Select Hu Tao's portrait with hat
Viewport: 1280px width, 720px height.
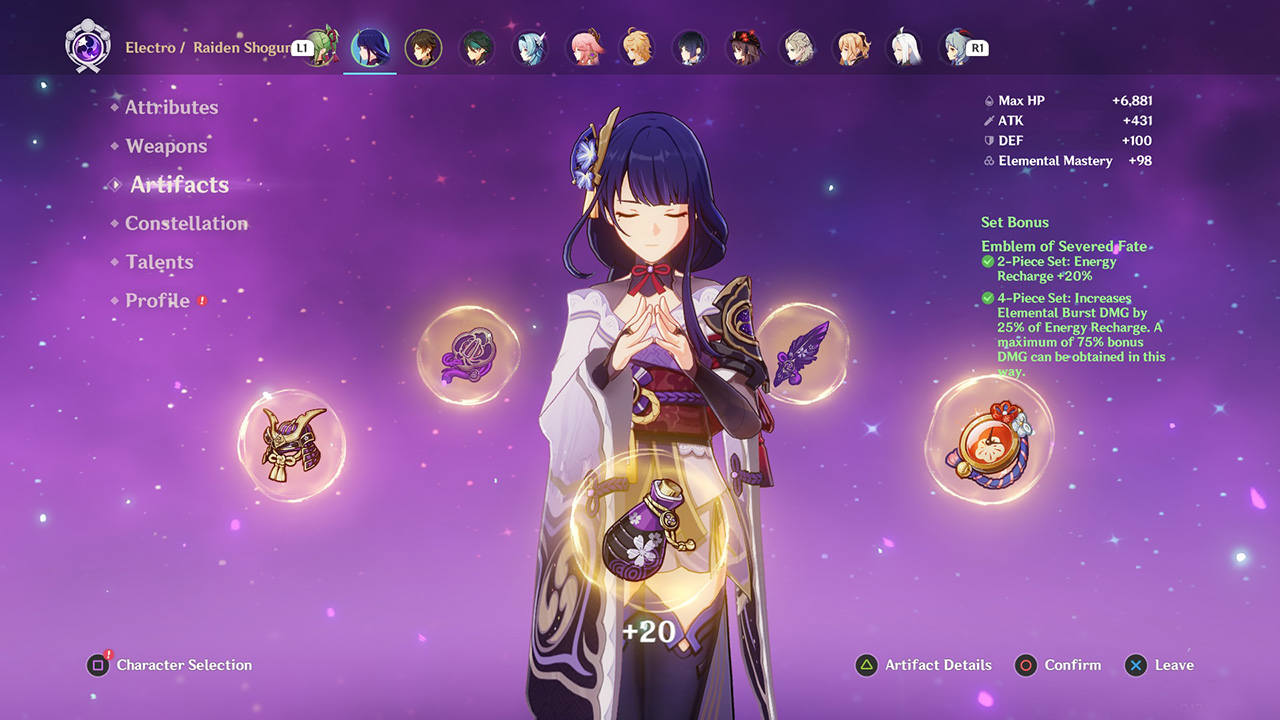click(x=745, y=48)
